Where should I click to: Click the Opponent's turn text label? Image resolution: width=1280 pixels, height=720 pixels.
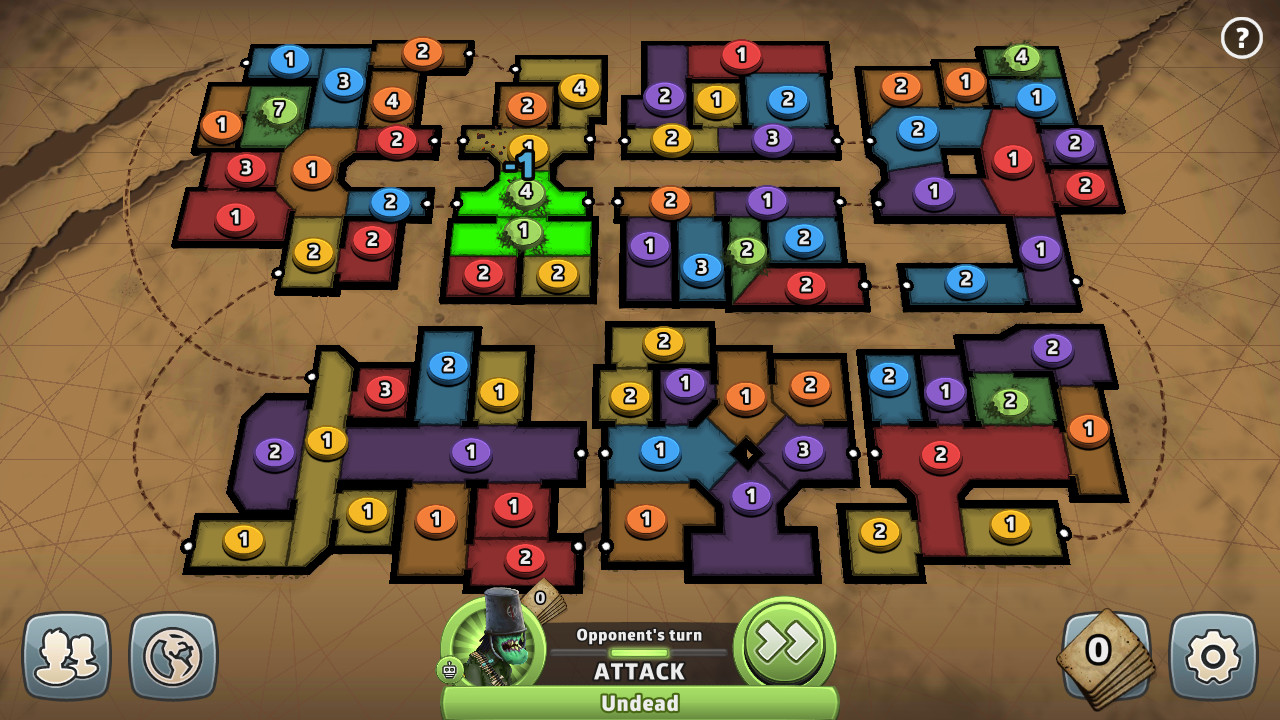click(640, 633)
